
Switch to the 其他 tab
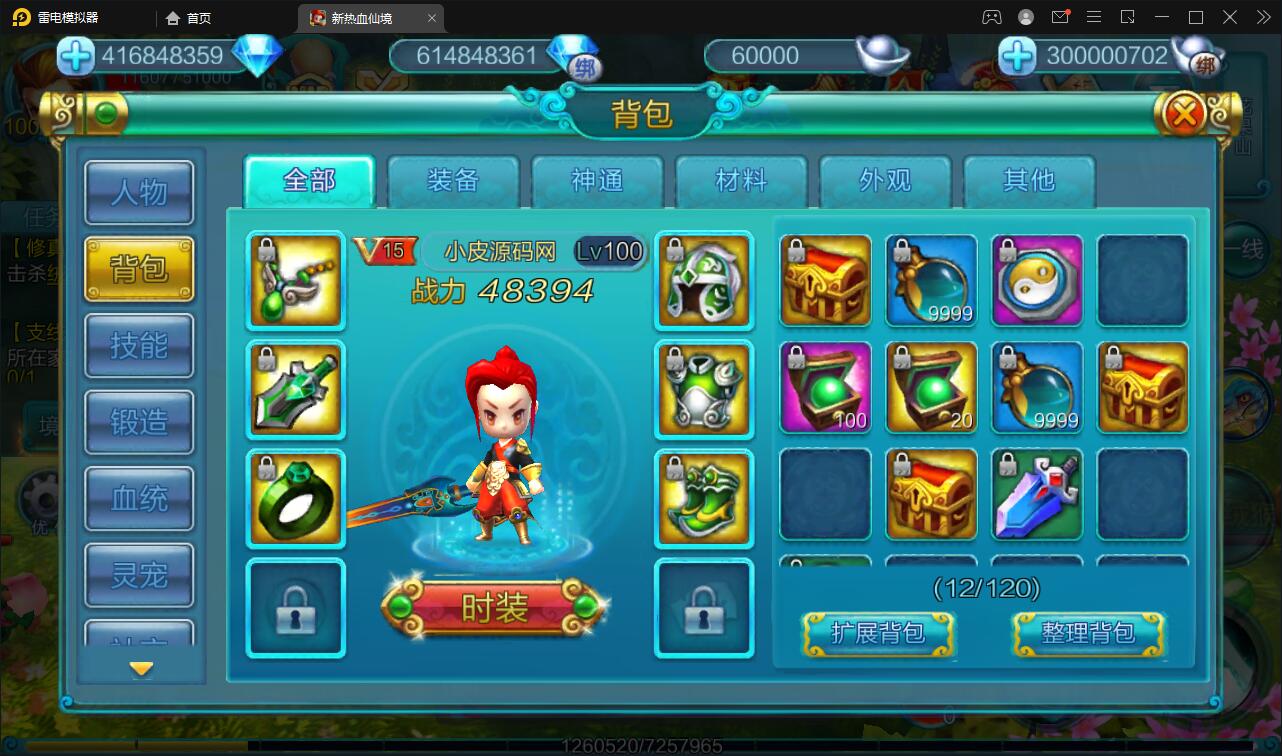click(1029, 181)
